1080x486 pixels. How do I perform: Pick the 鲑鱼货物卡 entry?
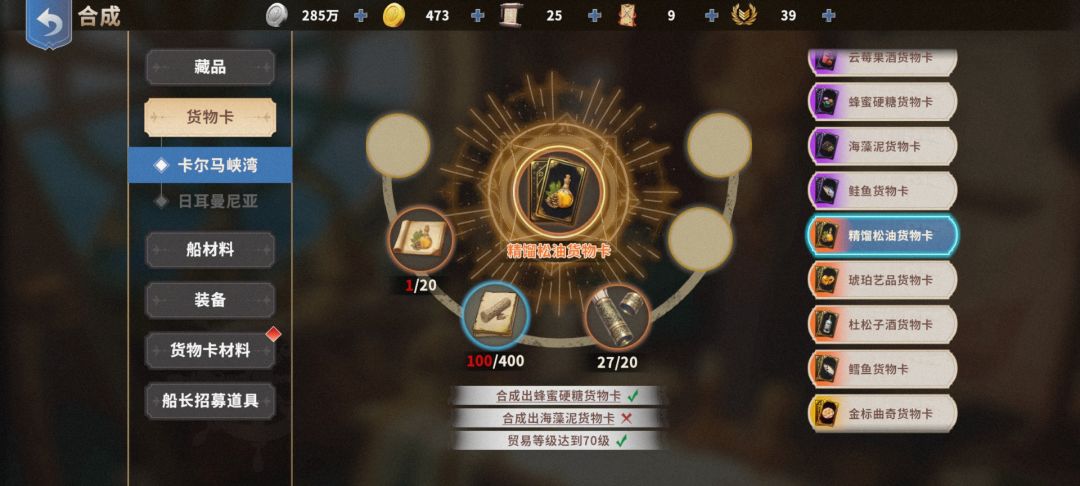[x=882, y=191]
